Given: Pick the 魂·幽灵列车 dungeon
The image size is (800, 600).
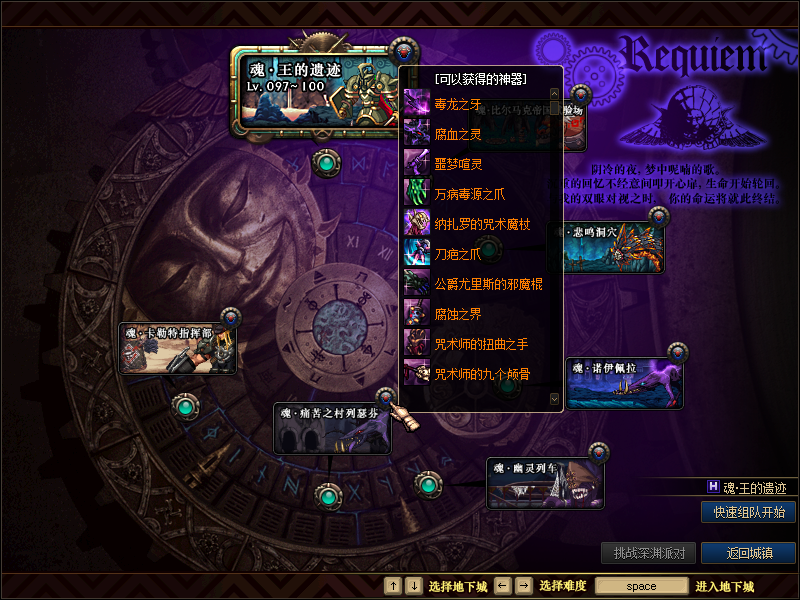Looking at the screenshot, I should coord(546,483).
